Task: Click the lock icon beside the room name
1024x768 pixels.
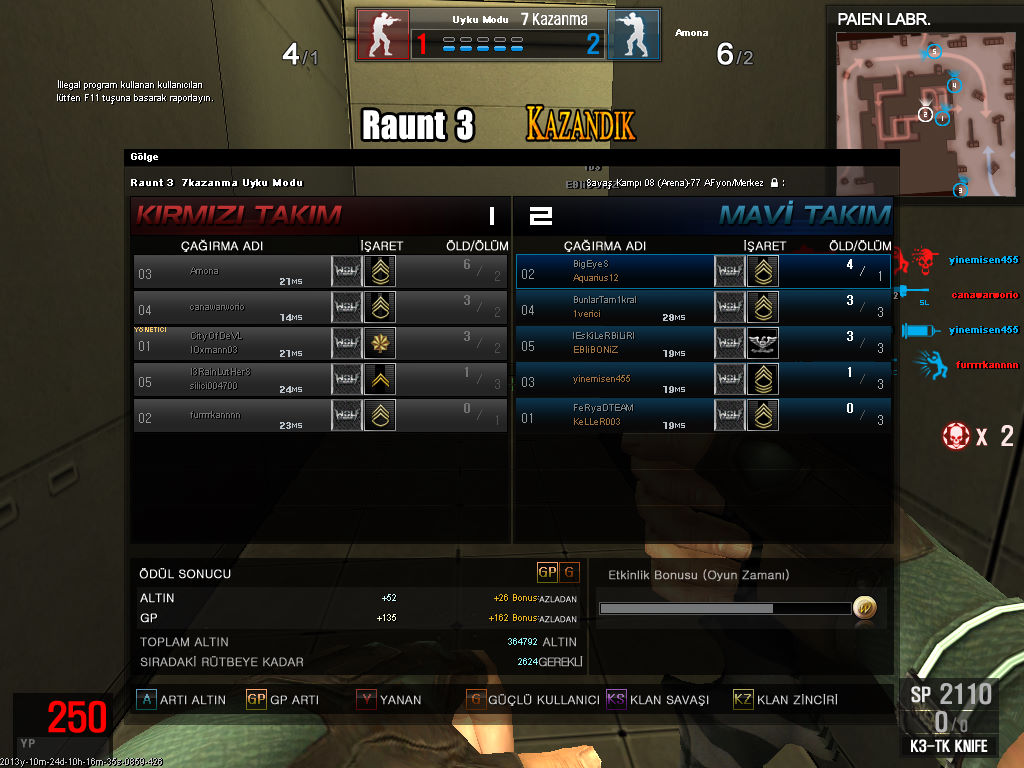Action: [x=774, y=183]
